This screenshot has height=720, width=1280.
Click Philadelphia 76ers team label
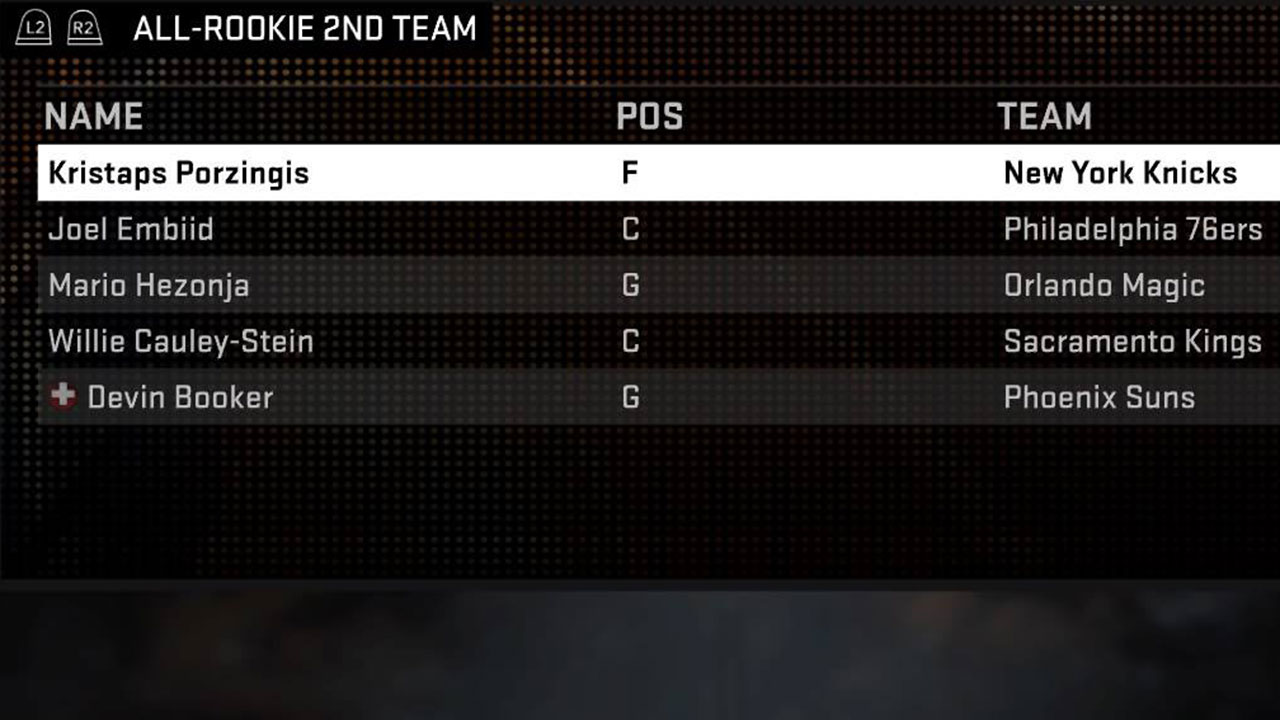(x=1133, y=229)
